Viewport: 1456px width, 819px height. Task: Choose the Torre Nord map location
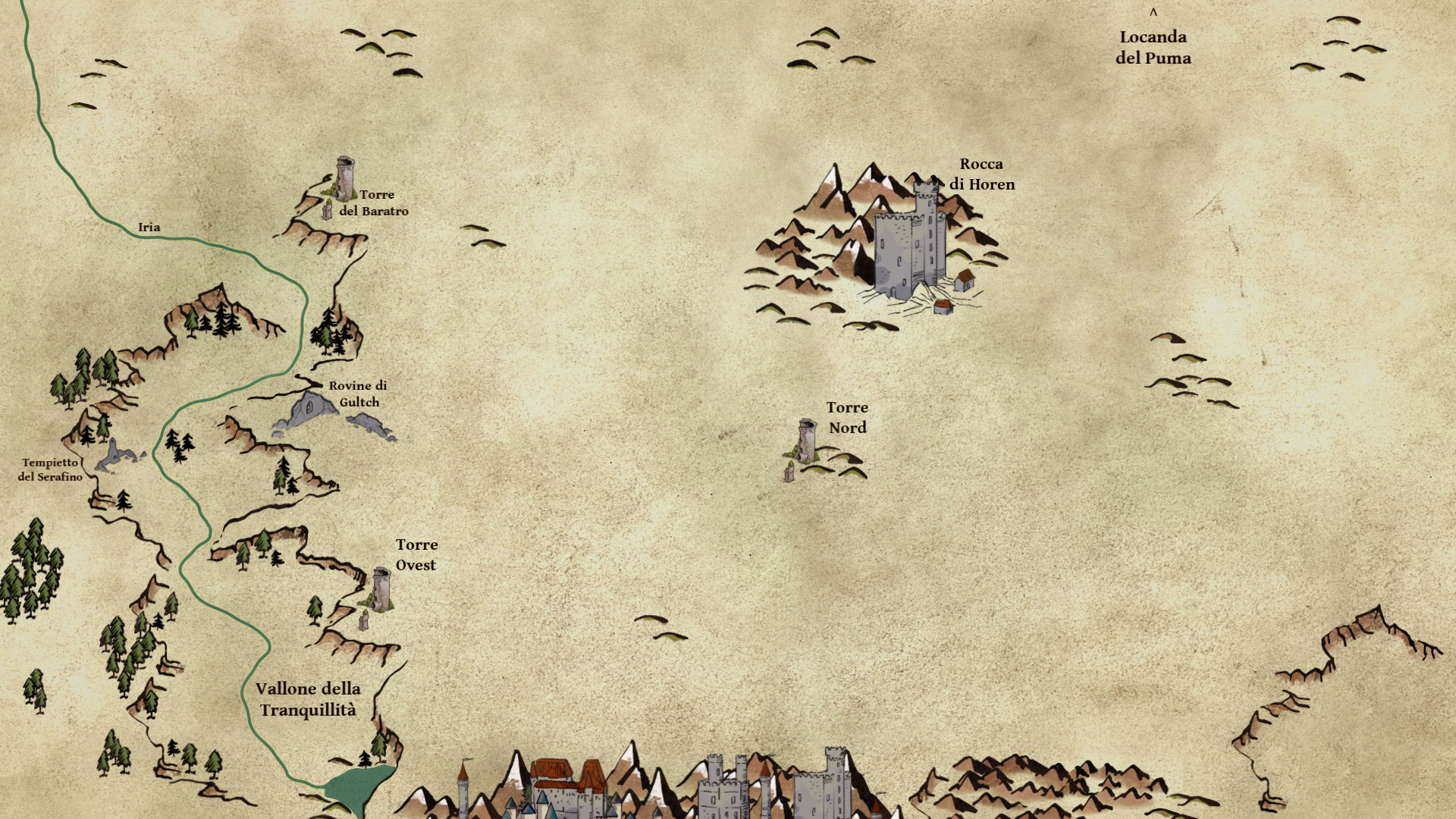(807, 441)
